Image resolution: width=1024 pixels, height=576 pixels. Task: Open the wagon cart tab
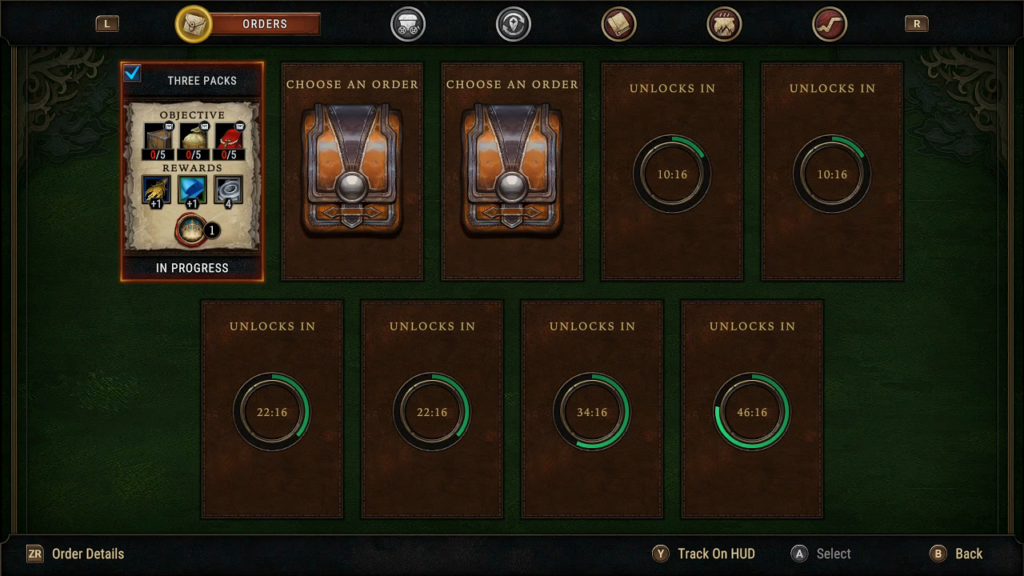pos(407,24)
